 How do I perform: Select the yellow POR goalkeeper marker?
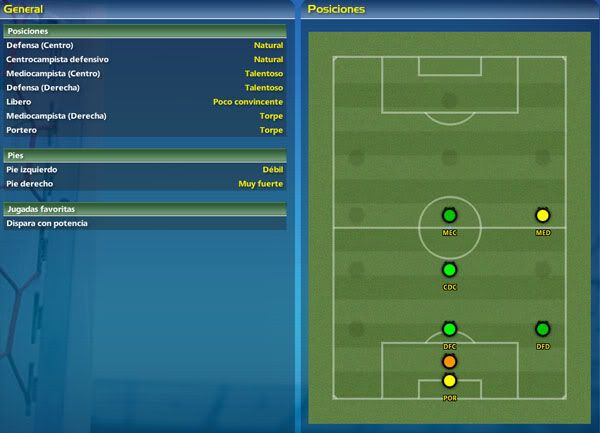click(x=449, y=380)
